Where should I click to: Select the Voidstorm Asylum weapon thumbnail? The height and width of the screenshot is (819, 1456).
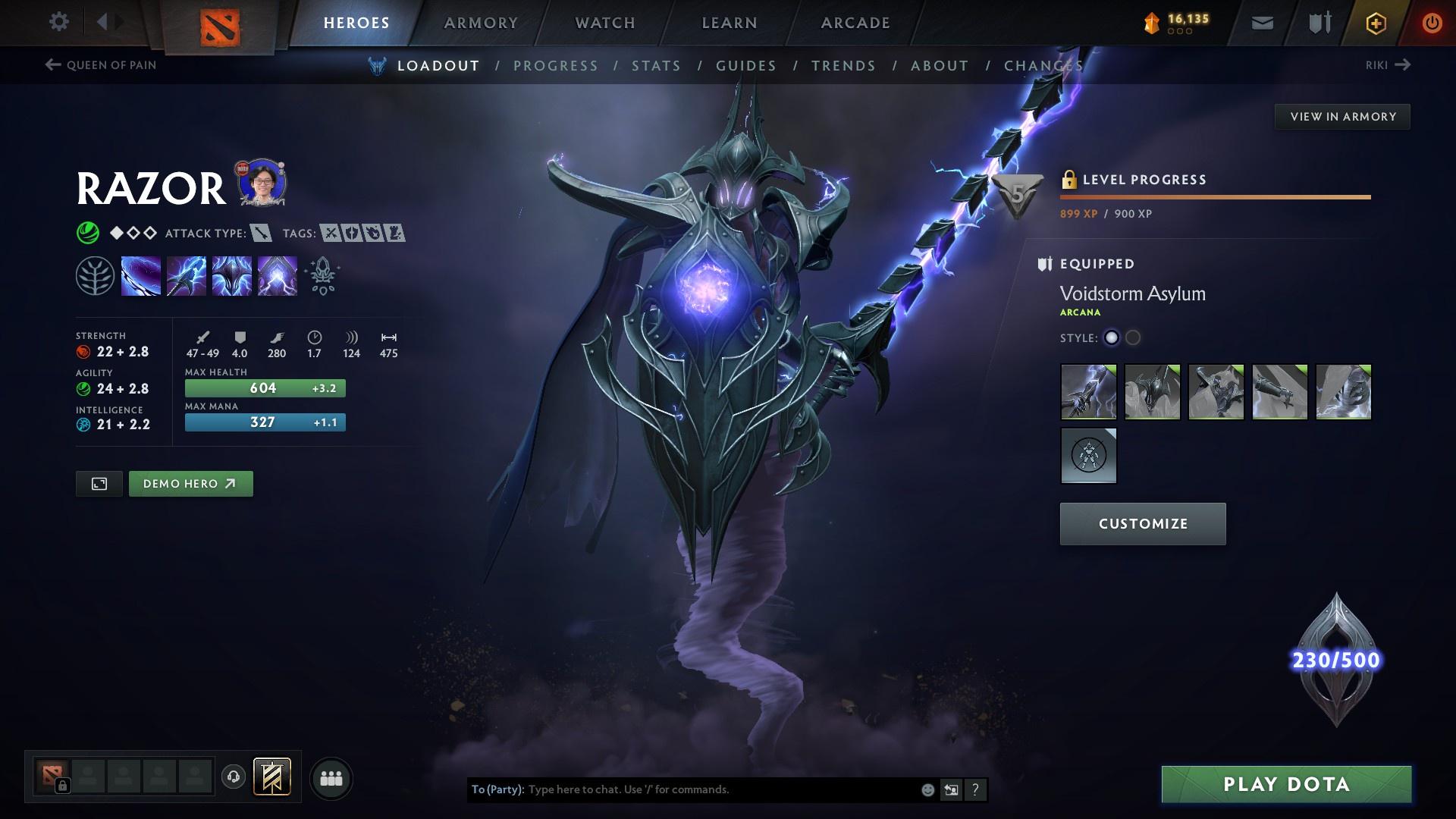[x=1088, y=392]
